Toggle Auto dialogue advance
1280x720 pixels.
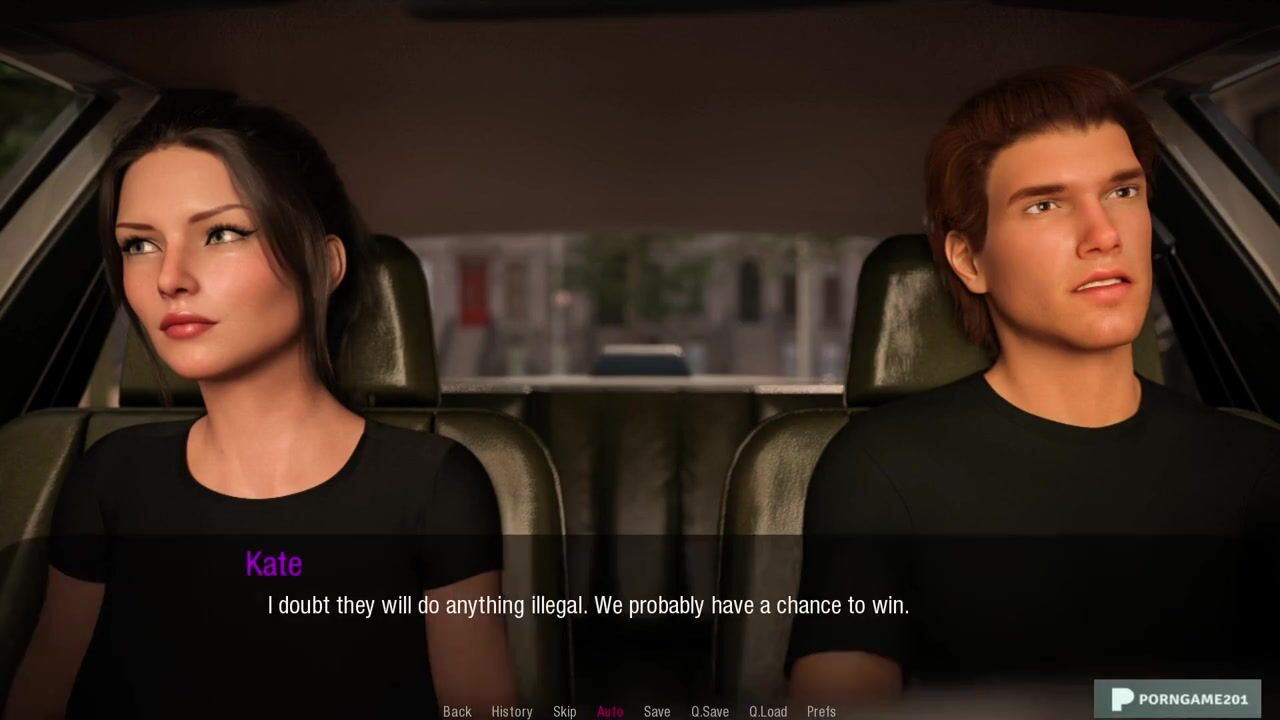tap(610, 711)
